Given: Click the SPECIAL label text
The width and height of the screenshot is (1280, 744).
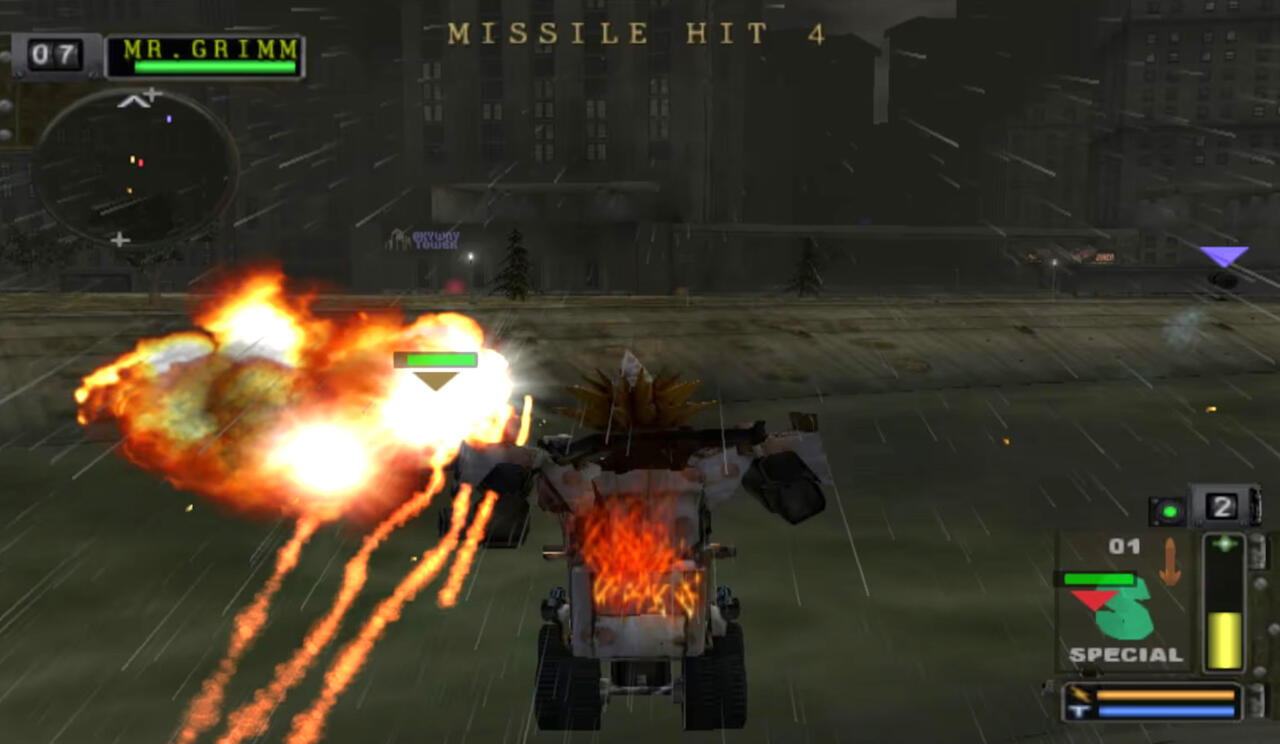Looking at the screenshot, I should point(1125,653).
